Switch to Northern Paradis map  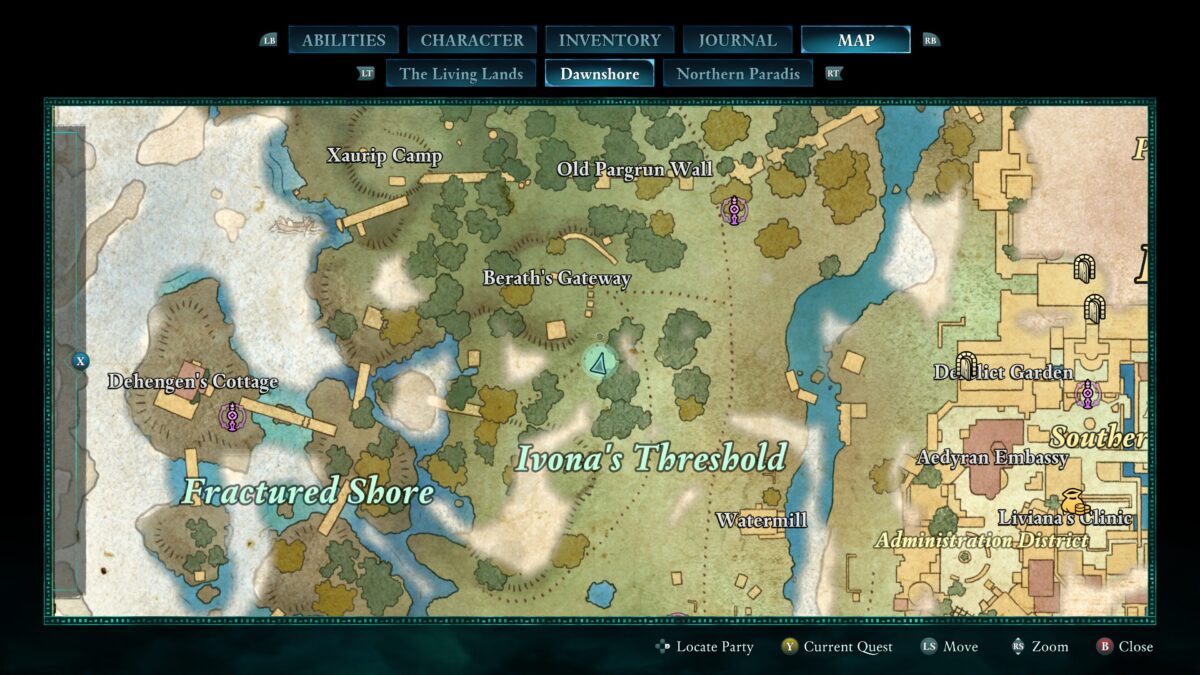738,73
